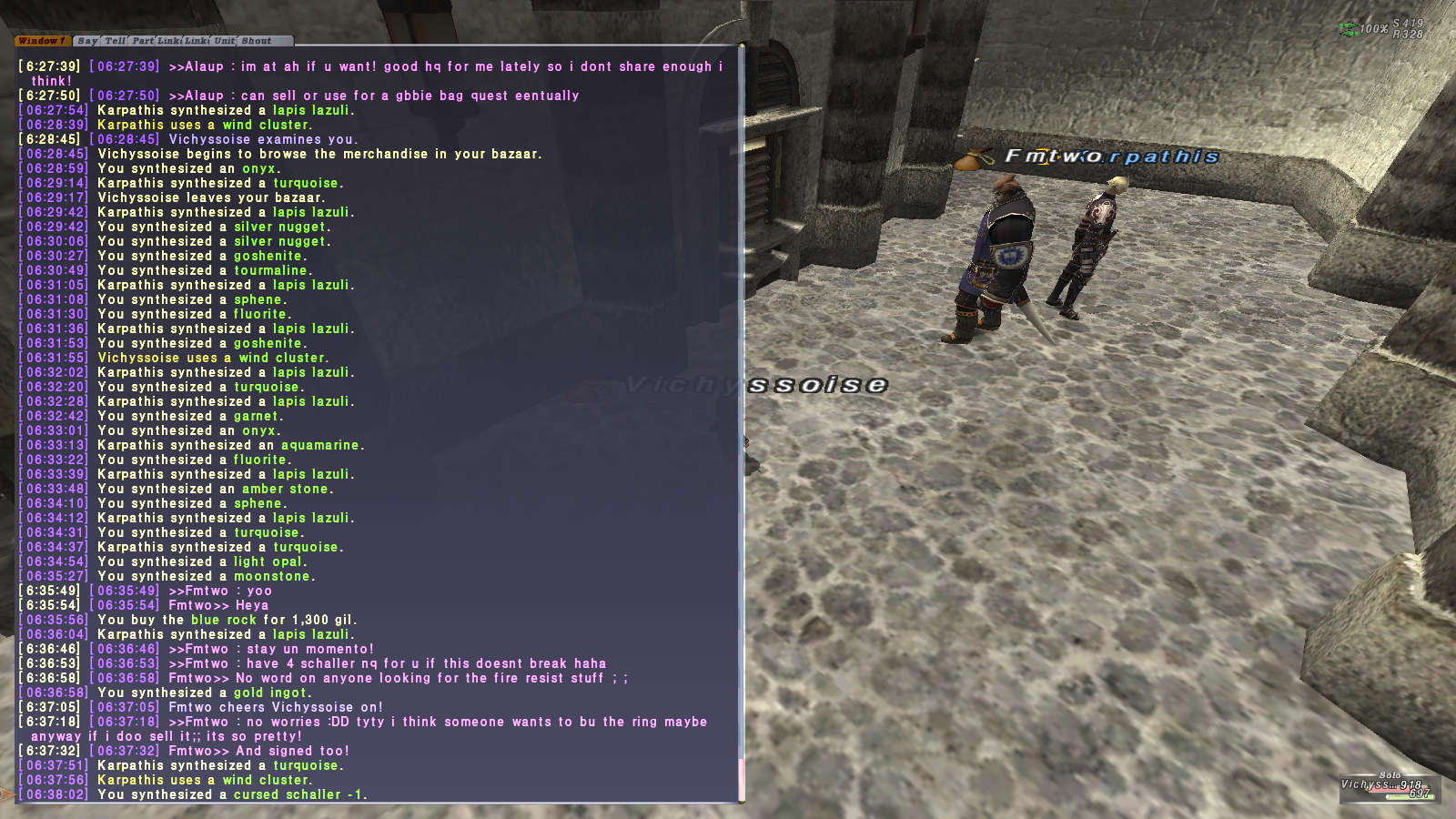This screenshot has width=1456, height=819.
Task: Show the Party chat tab
Action: (x=143, y=41)
